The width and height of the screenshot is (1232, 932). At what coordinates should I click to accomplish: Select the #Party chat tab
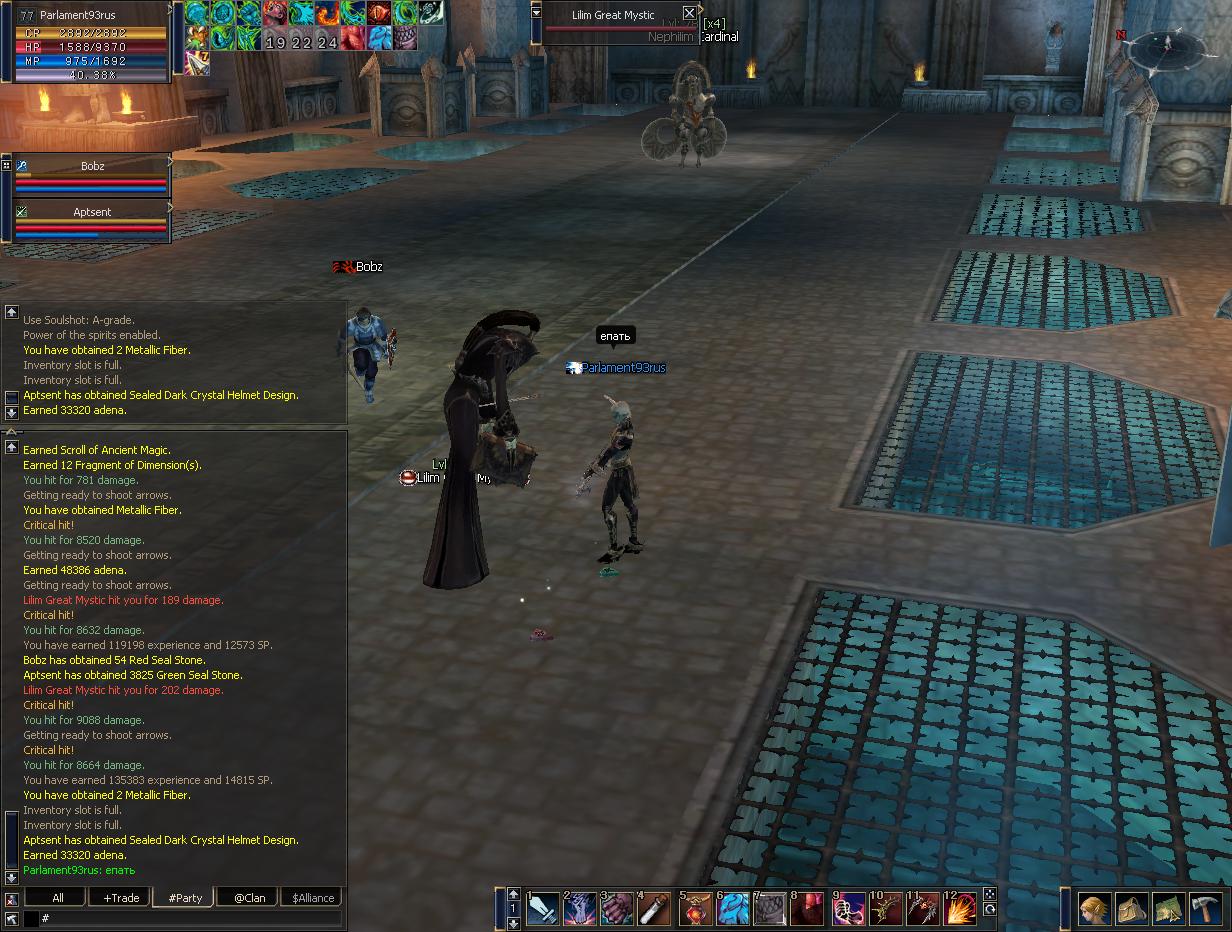[185, 897]
